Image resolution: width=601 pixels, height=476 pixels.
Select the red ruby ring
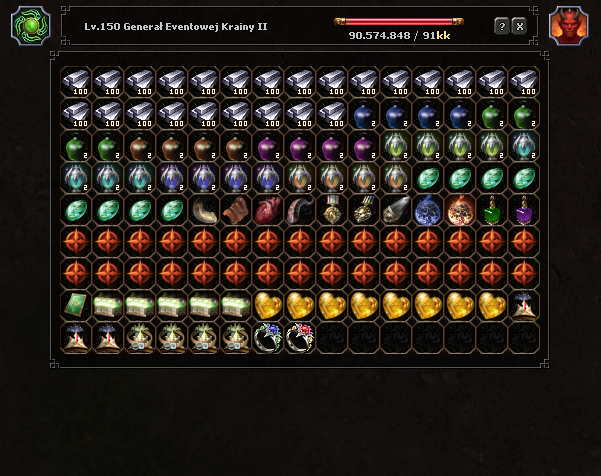(x=299, y=337)
